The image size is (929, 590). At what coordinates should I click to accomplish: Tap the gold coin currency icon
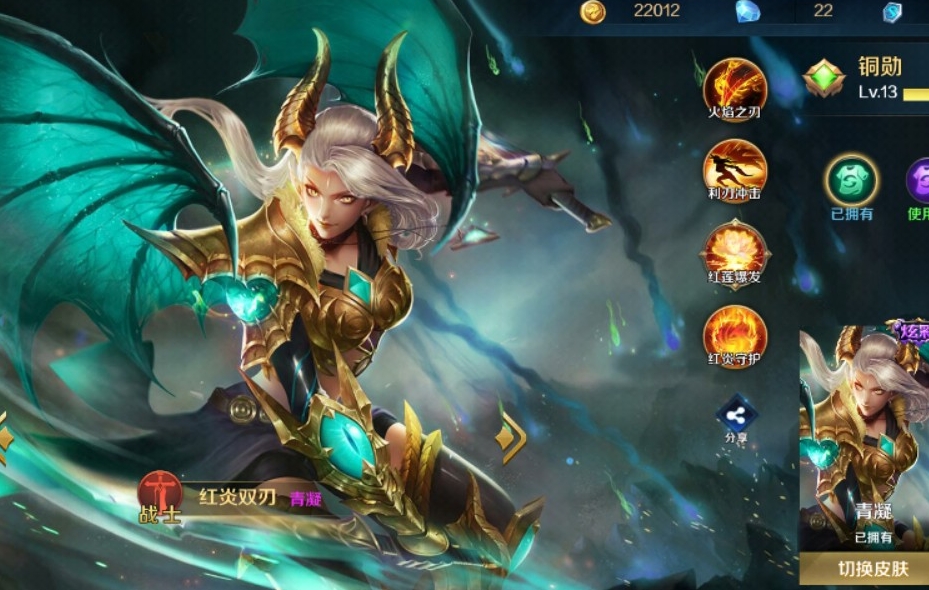(593, 11)
